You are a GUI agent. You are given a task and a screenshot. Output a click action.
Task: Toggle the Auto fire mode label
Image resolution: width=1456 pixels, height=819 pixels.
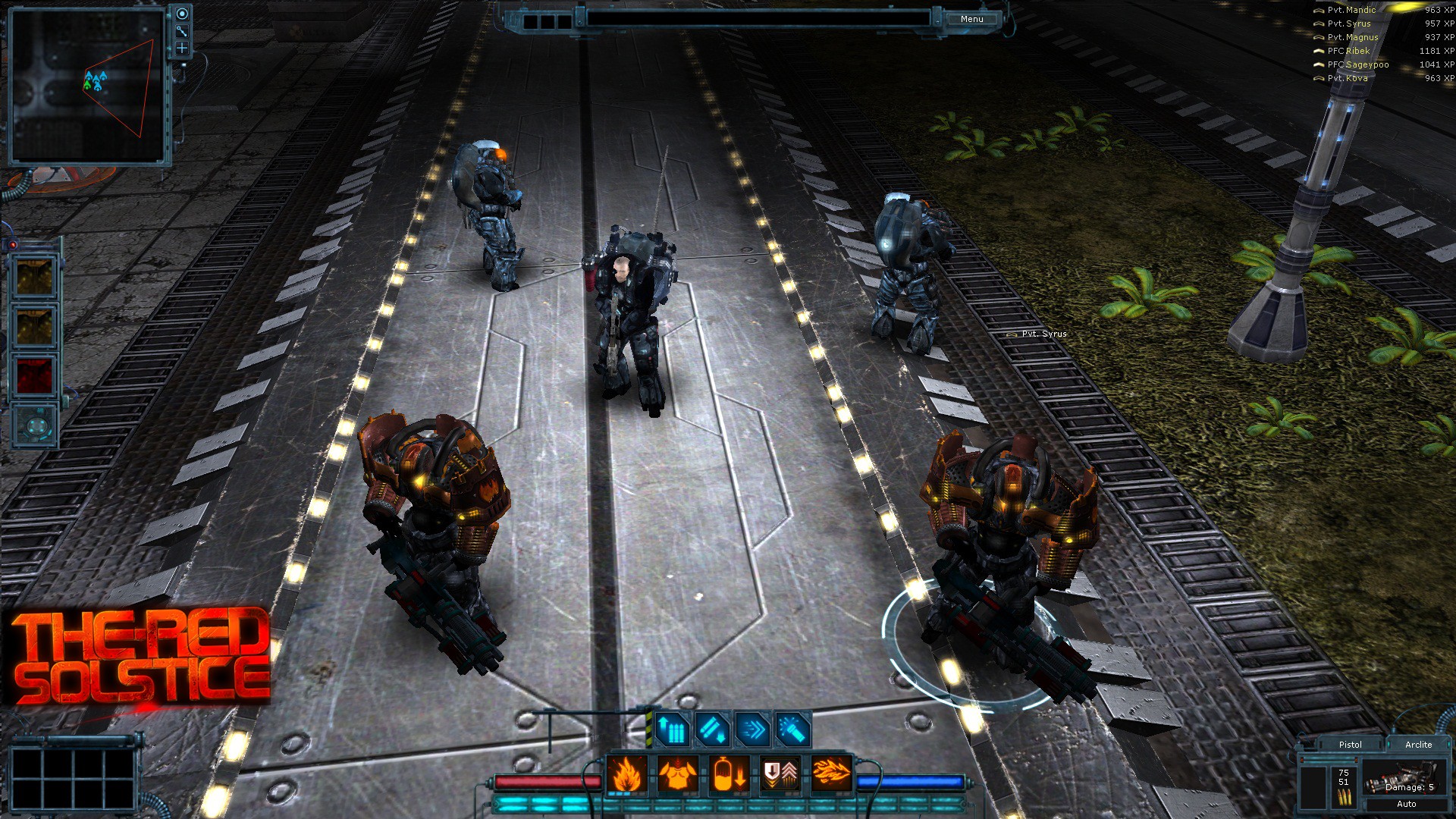point(1406,804)
